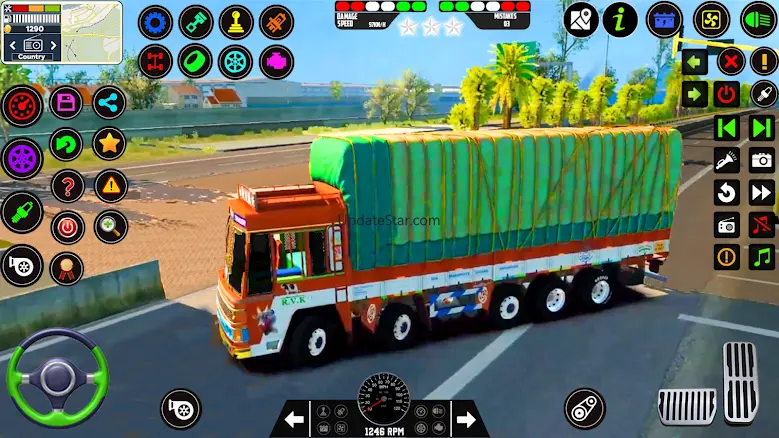Click the red X button
The width and height of the screenshot is (779, 438).
point(731,62)
